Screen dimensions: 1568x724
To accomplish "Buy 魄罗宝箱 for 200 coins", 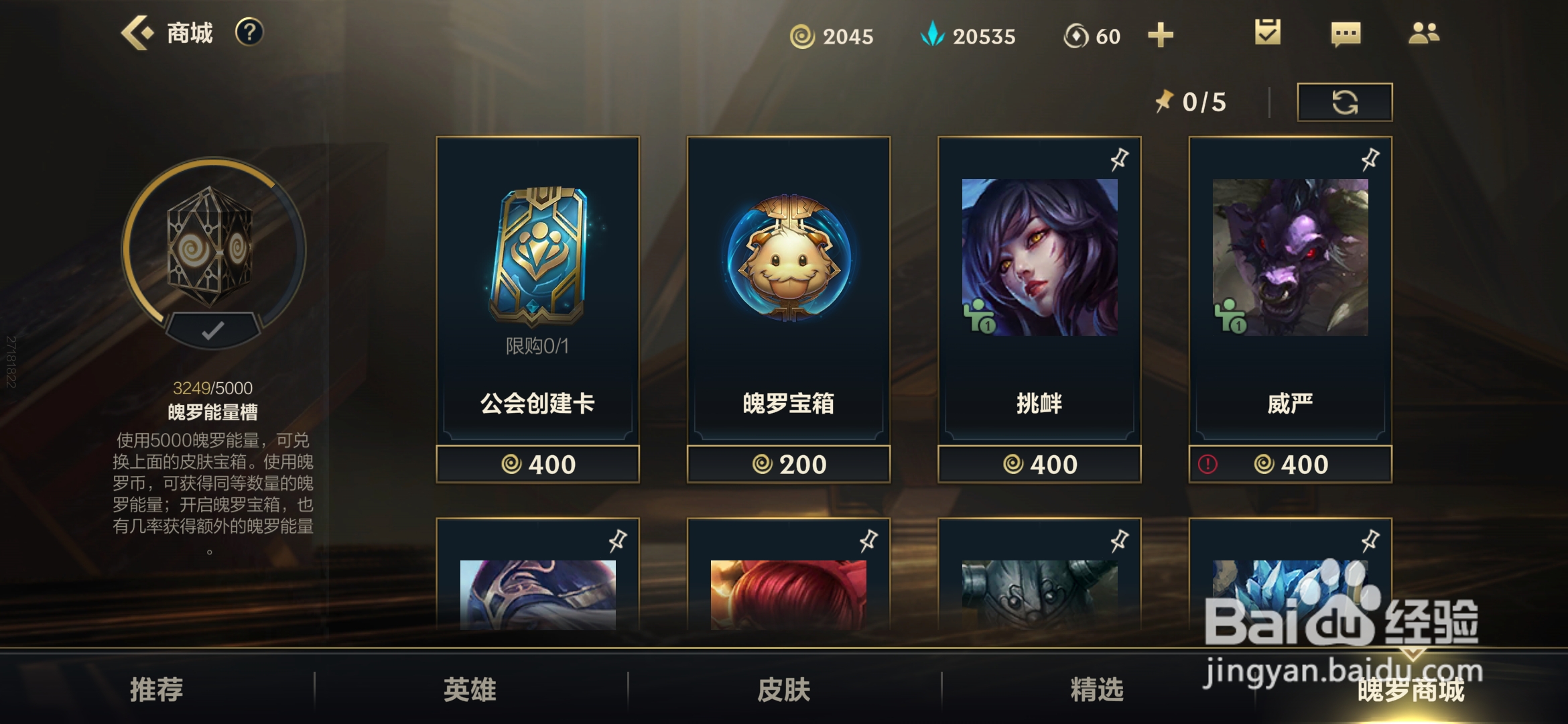I will point(789,463).
